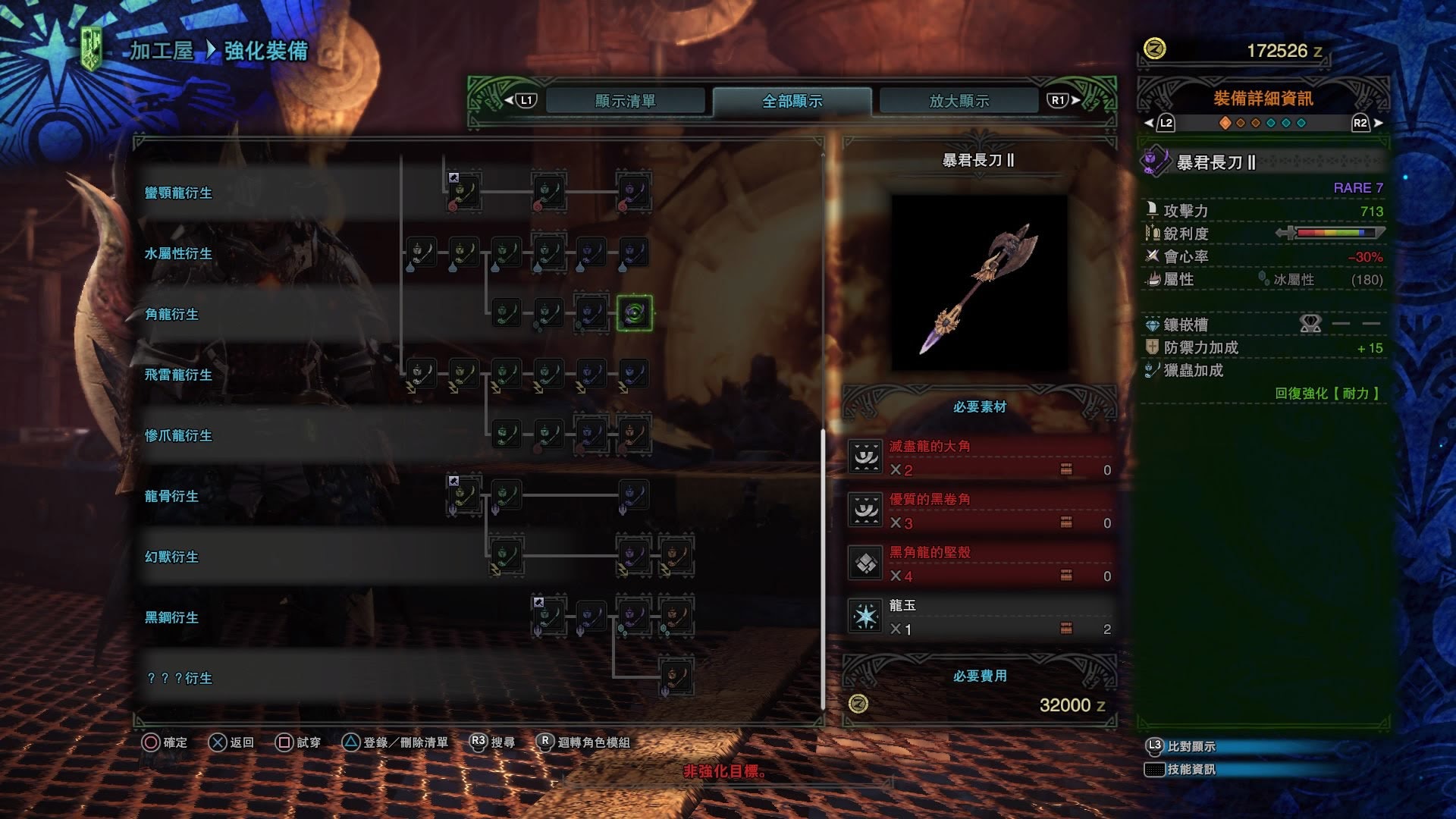Image resolution: width=1456 pixels, height=819 pixels.
Task: Switch to the 顯示清單 tab
Action: click(x=625, y=101)
